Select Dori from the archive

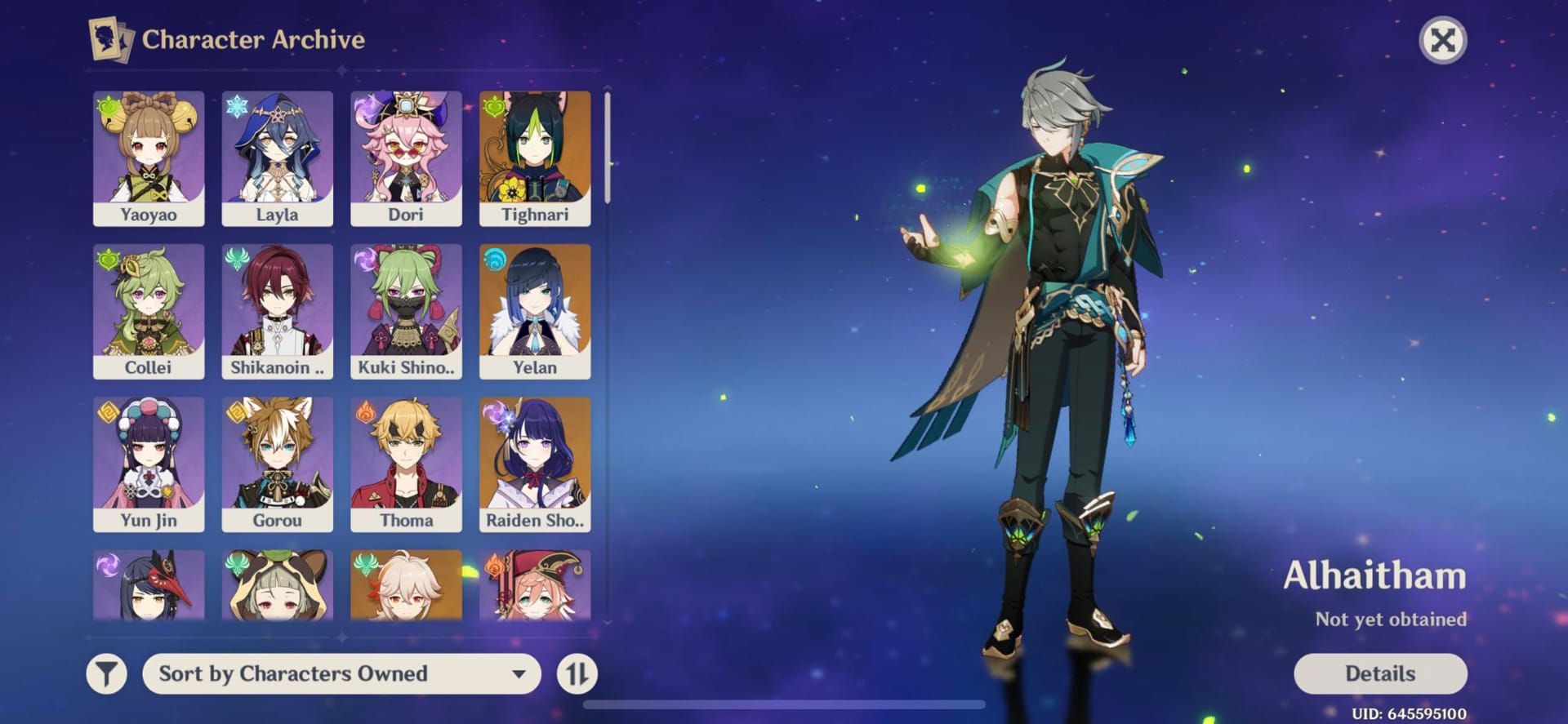[406, 158]
